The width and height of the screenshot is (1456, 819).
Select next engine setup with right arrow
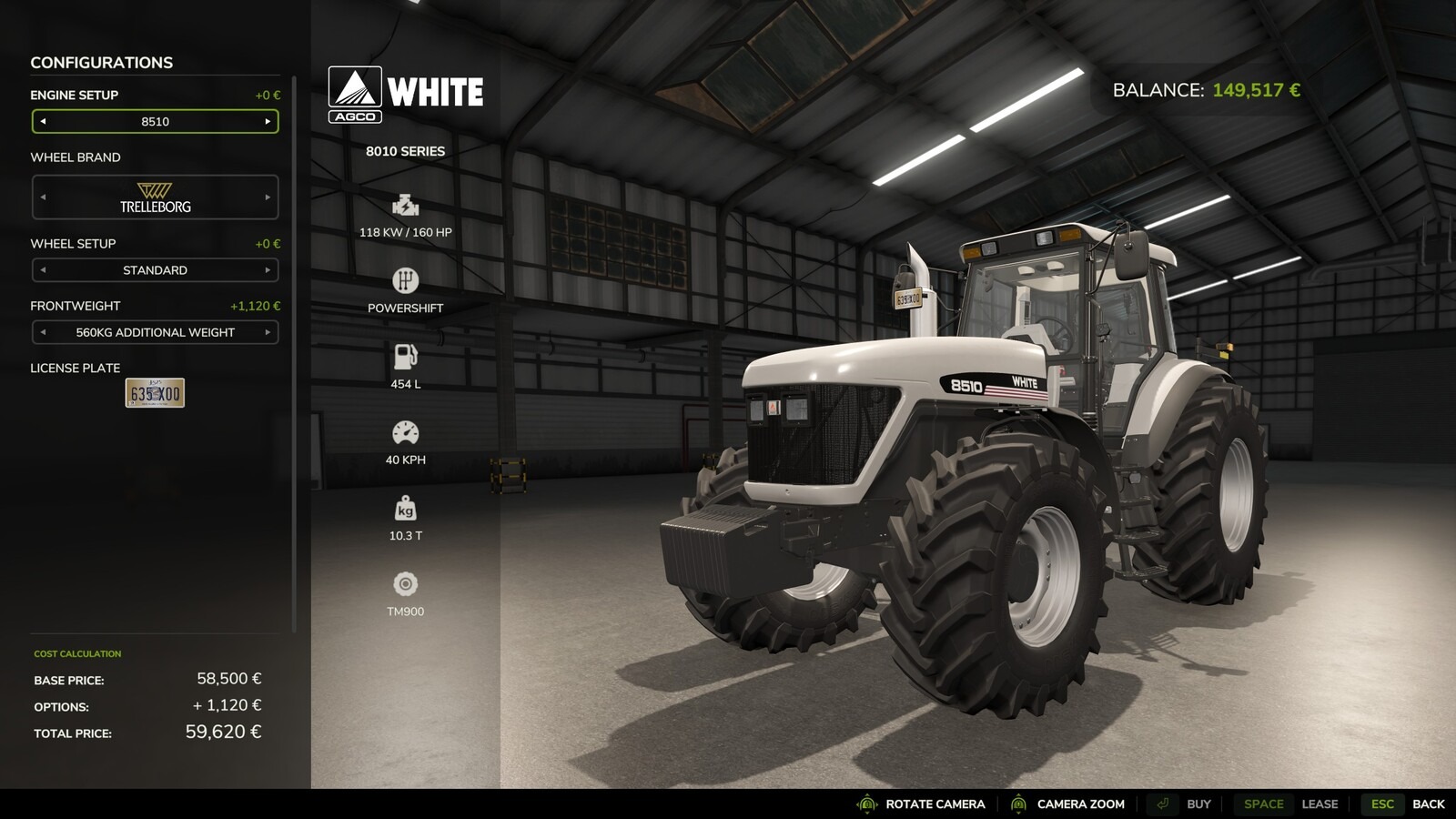tap(268, 121)
